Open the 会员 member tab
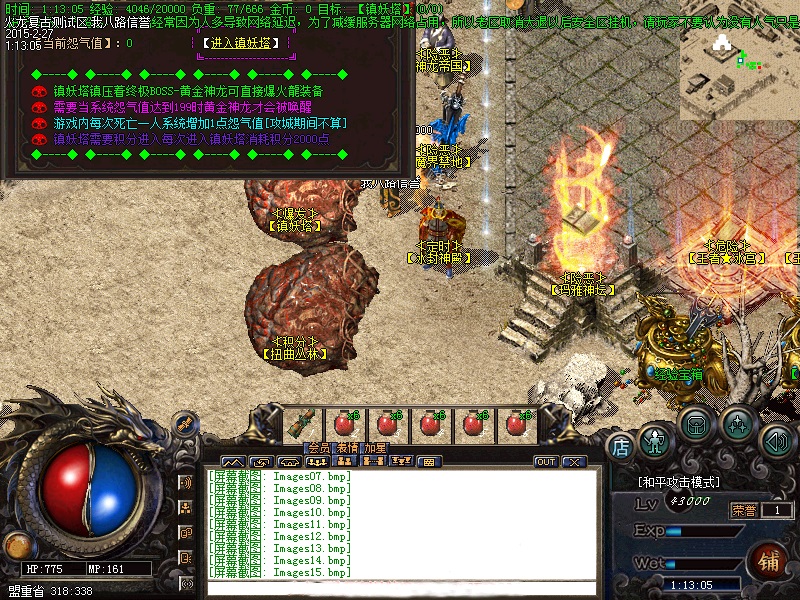Screen dimensions: 800x600 point(318,447)
